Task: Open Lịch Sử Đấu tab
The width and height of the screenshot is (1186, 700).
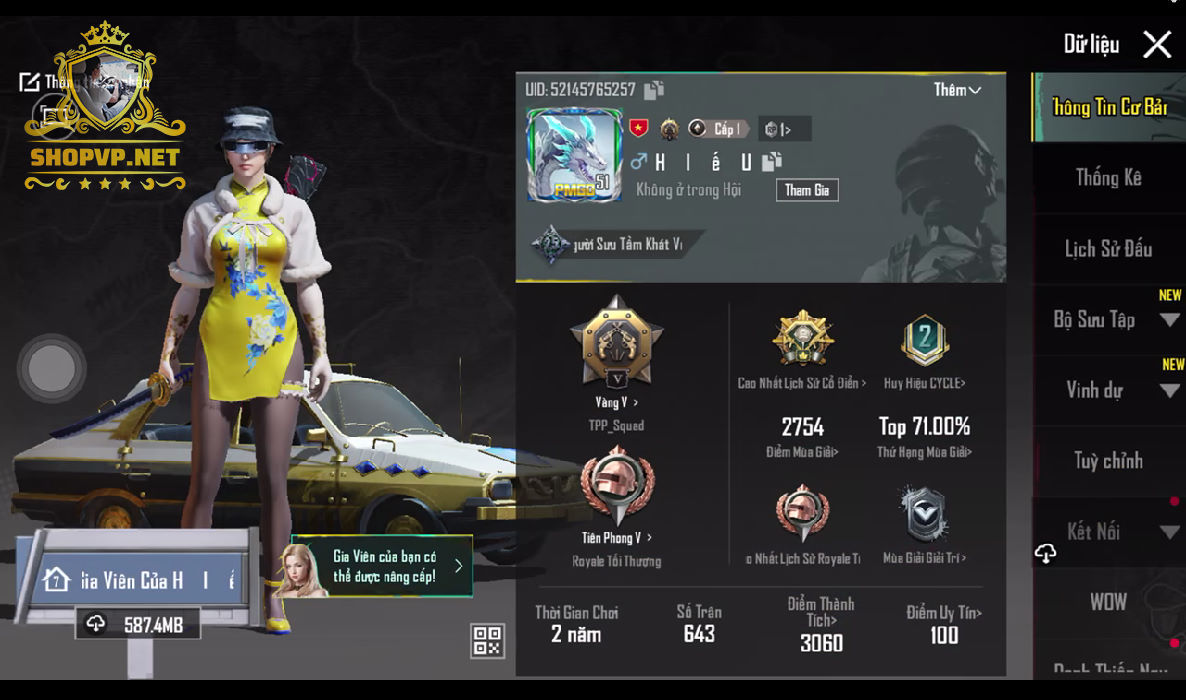Action: [x=1108, y=249]
